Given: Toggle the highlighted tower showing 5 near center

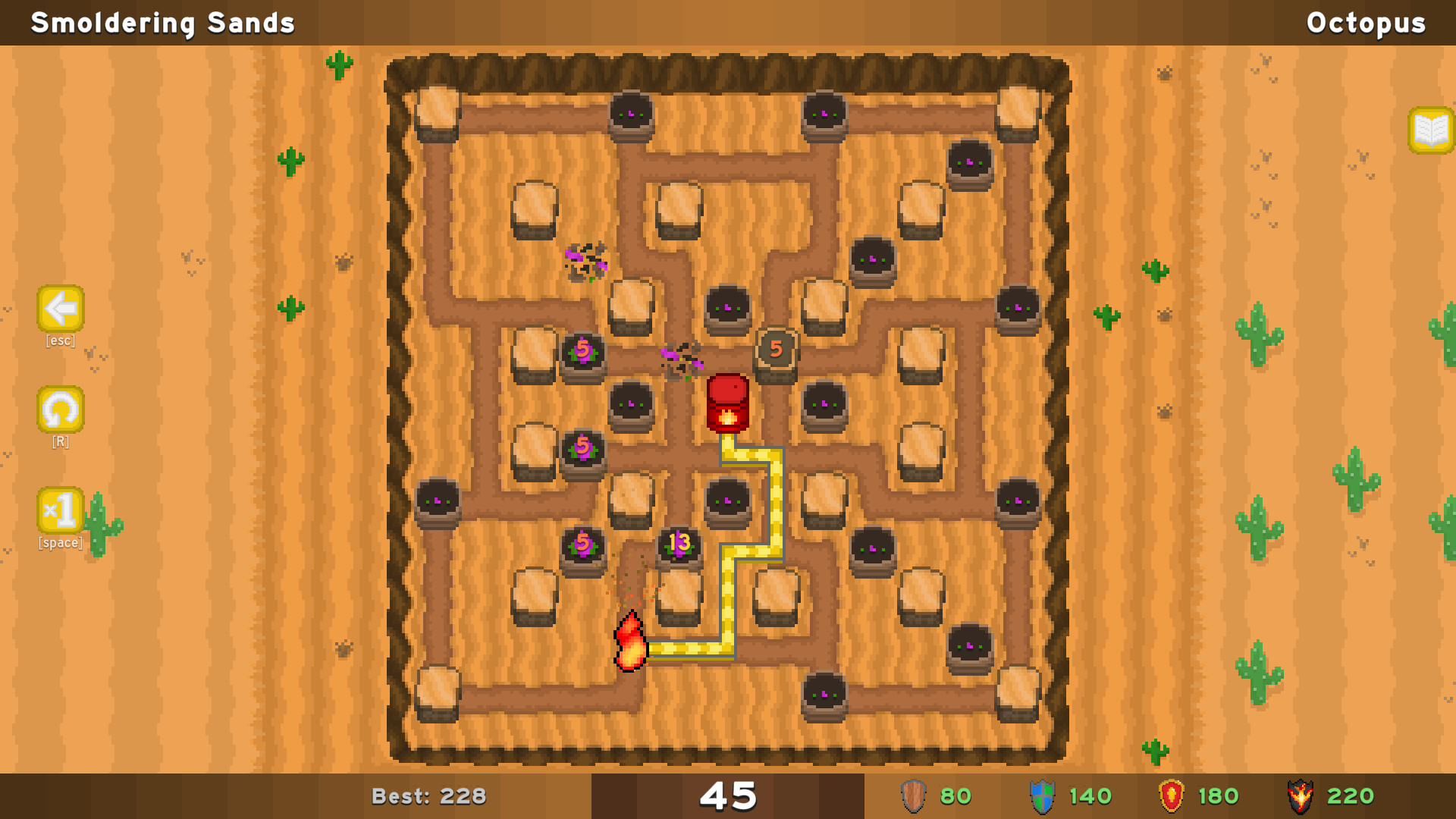Looking at the screenshot, I should coord(777,349).
